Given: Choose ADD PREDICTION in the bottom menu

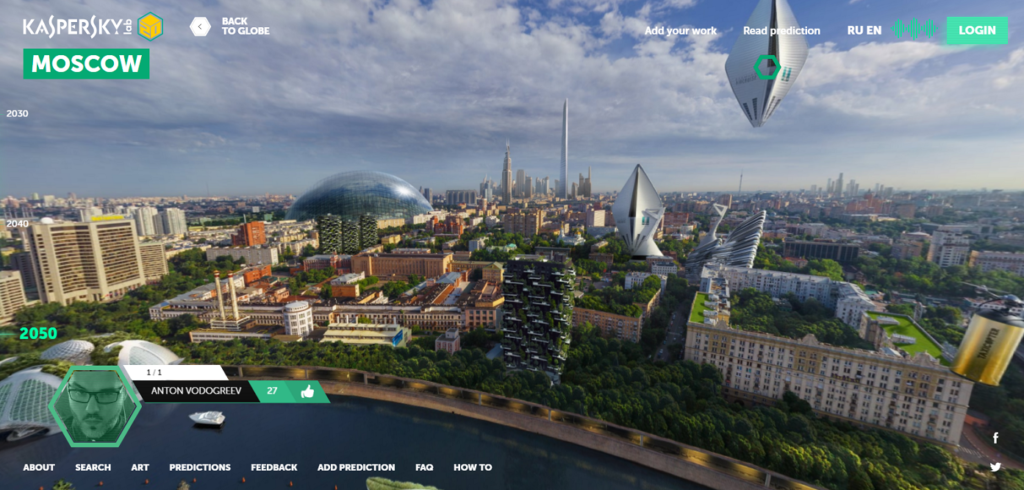Looking at the screenshot, I should tap(356, 467).
